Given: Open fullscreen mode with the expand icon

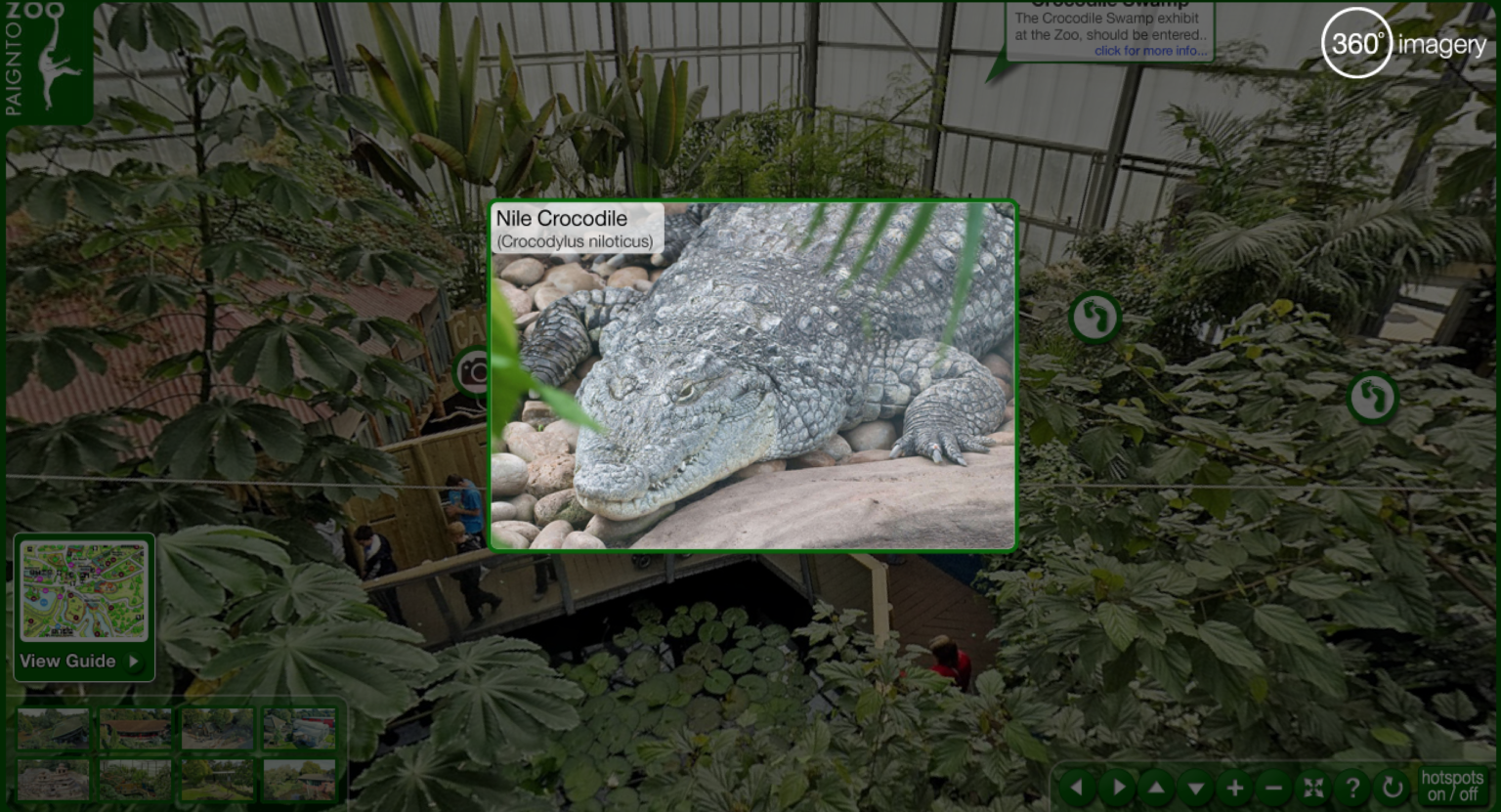Looking at the screenshot, I should 1314,787.
